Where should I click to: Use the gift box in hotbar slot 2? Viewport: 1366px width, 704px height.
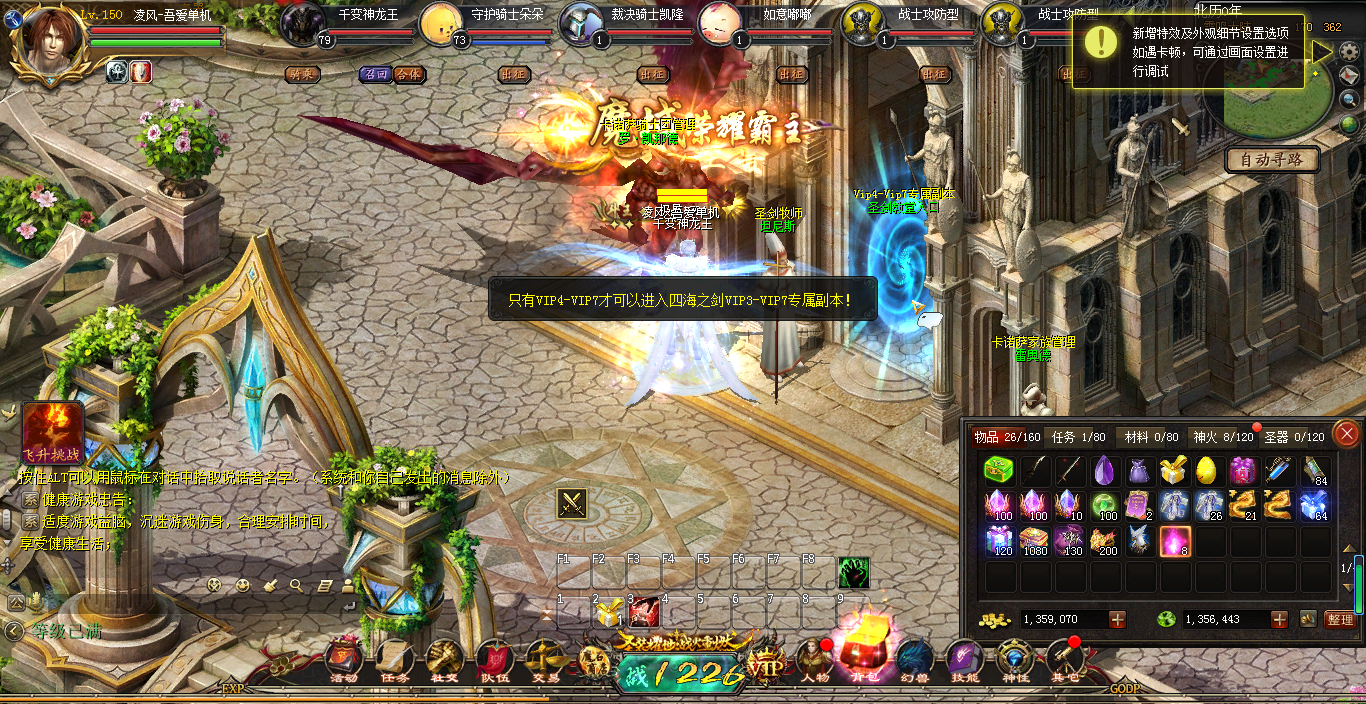tap(608, 613)
